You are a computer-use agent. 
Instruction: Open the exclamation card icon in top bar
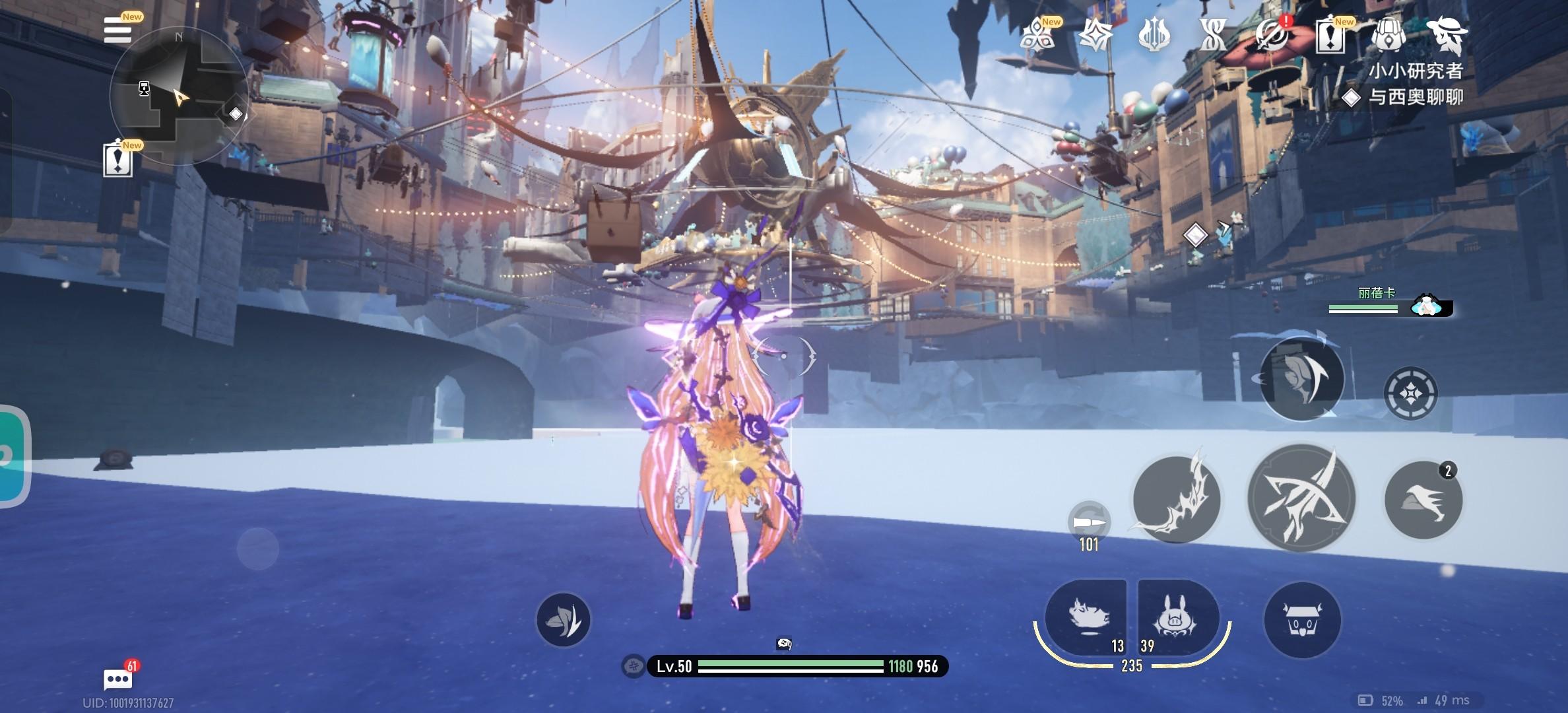click(x=1330, y=34)
